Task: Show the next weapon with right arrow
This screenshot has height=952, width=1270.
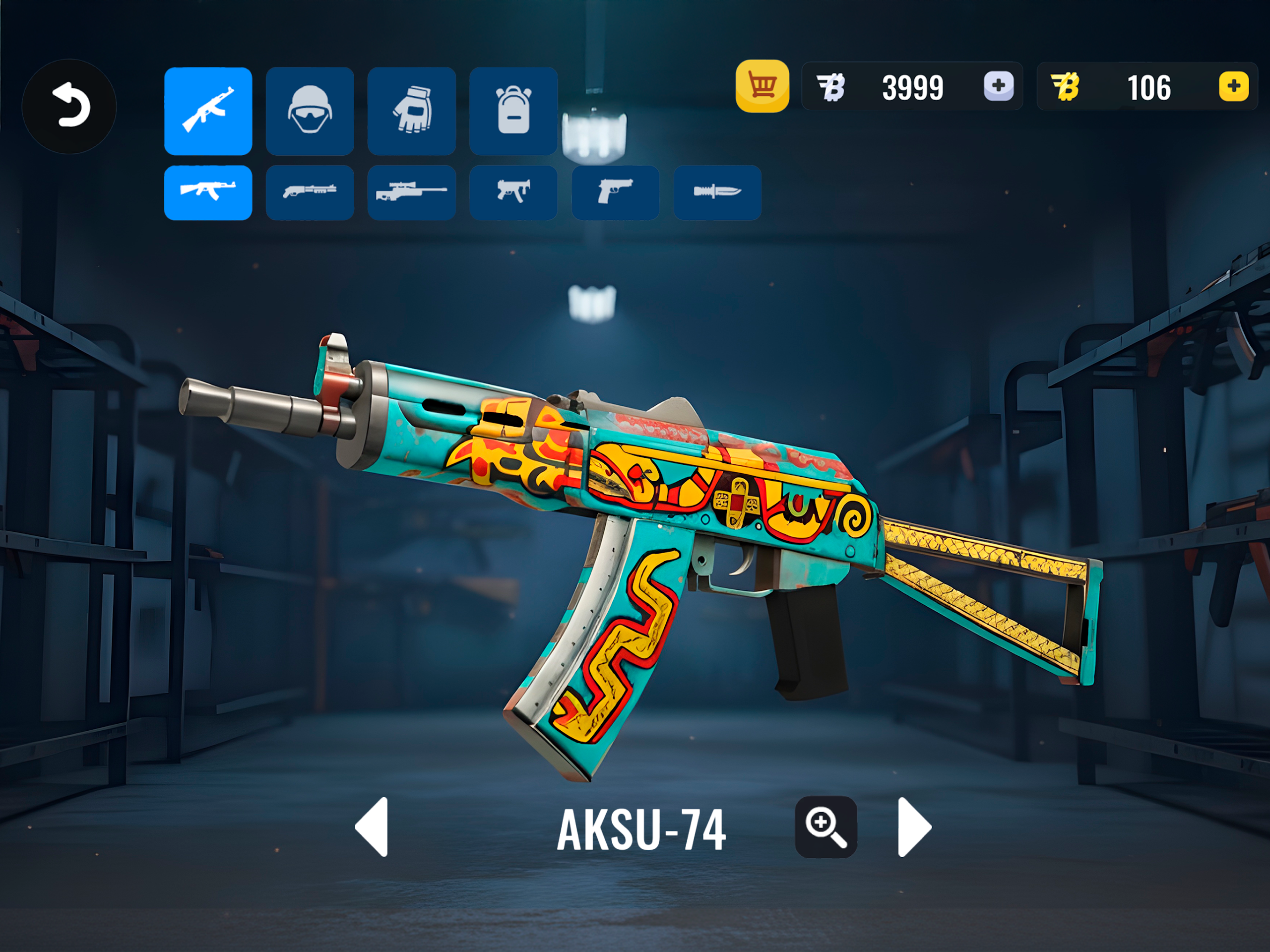Action: click(913, 827)
